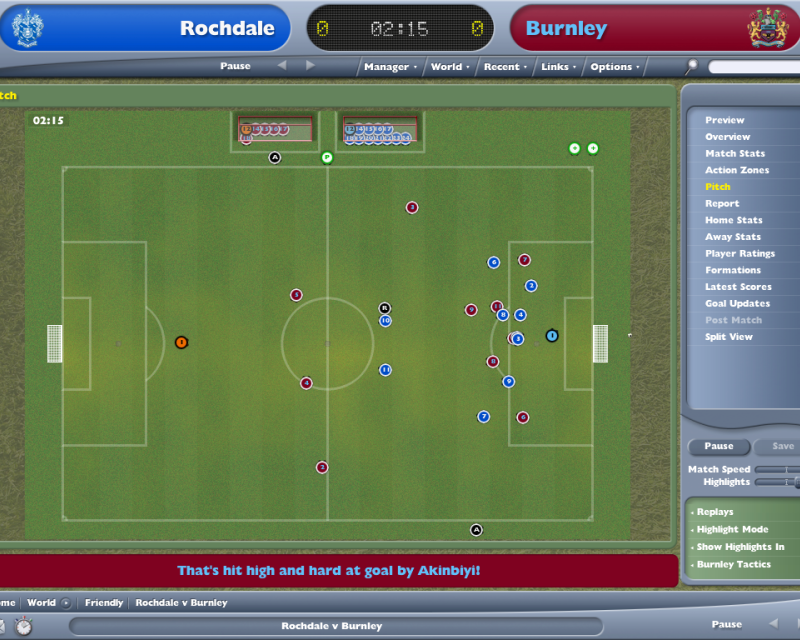Show Action Zones view
The width and height of the screenshot is (800, 640).
[736, 170]
